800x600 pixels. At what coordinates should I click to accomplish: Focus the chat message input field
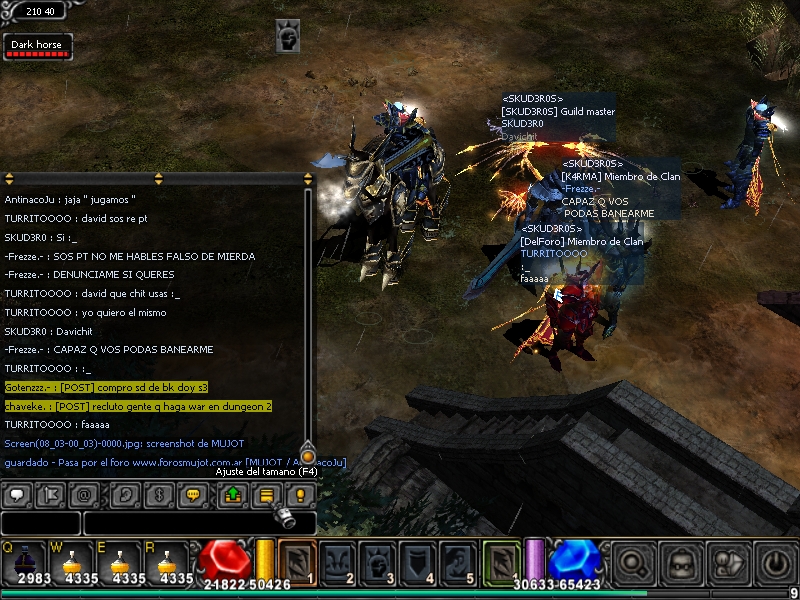(x=200, y=522)
